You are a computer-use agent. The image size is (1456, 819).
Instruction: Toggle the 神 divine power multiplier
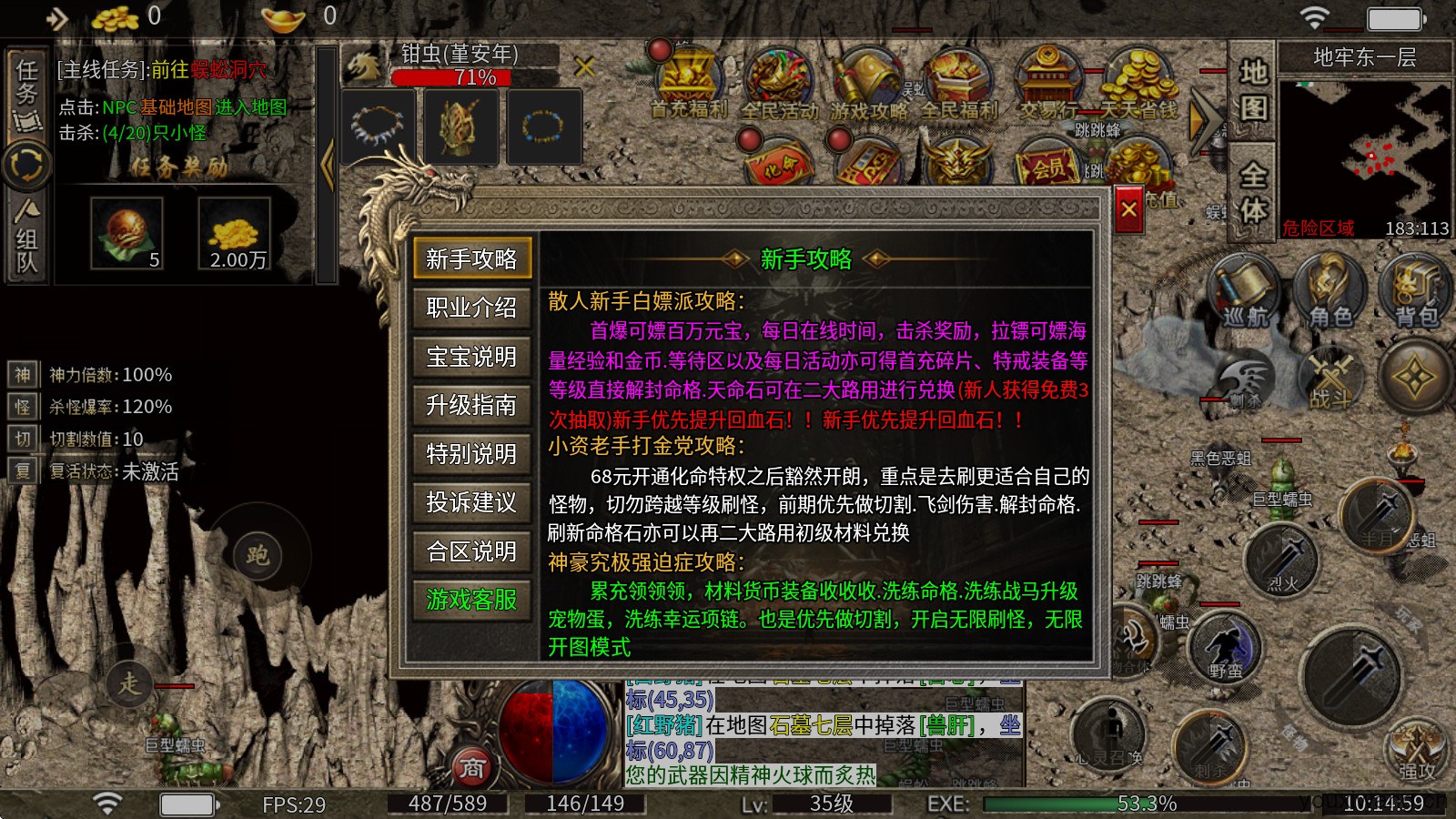tap(23, 373)
